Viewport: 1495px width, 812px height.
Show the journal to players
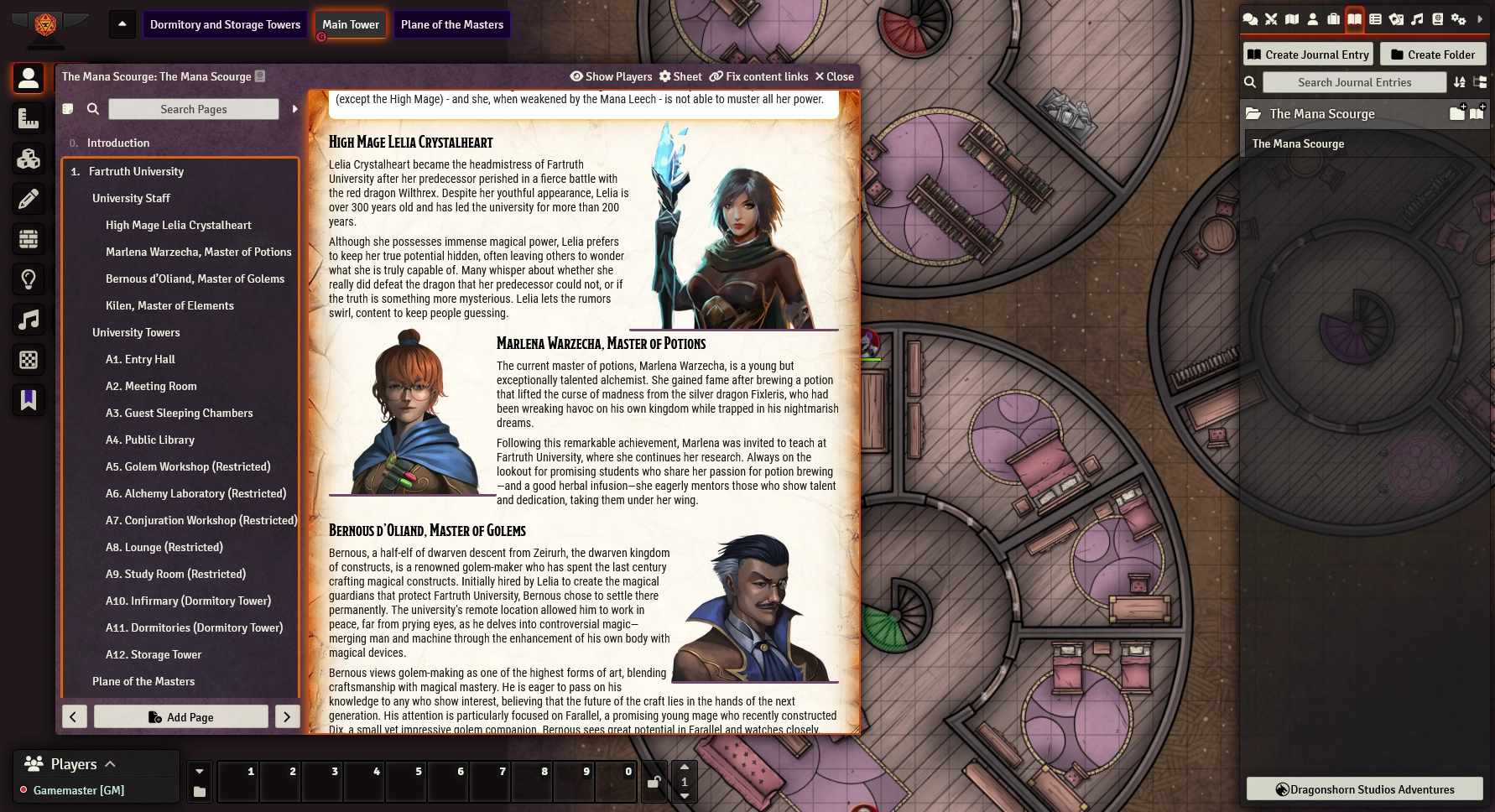pos(611,76)
